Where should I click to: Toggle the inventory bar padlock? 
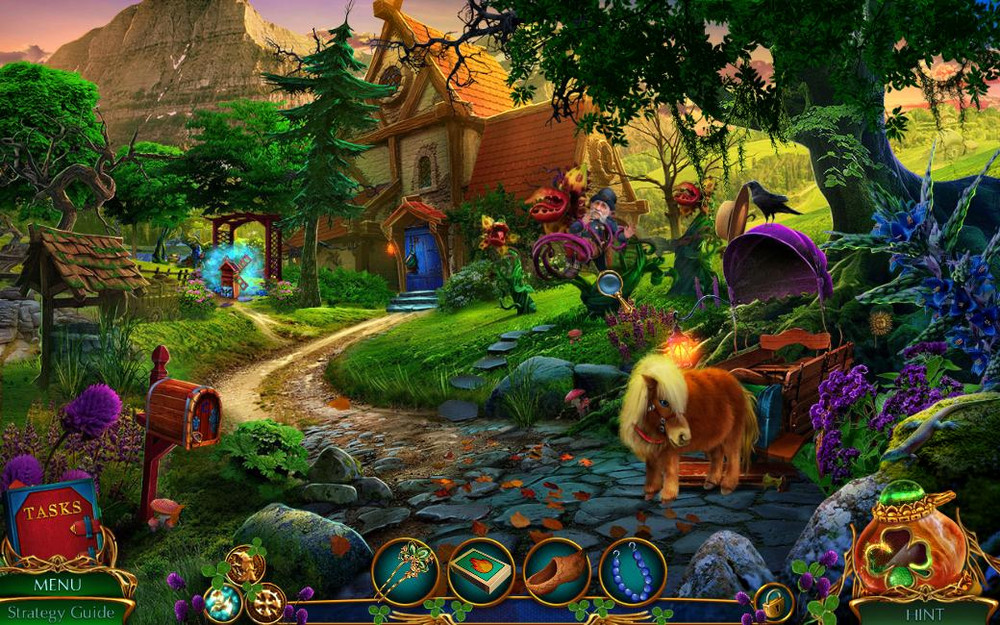(773, 602)
